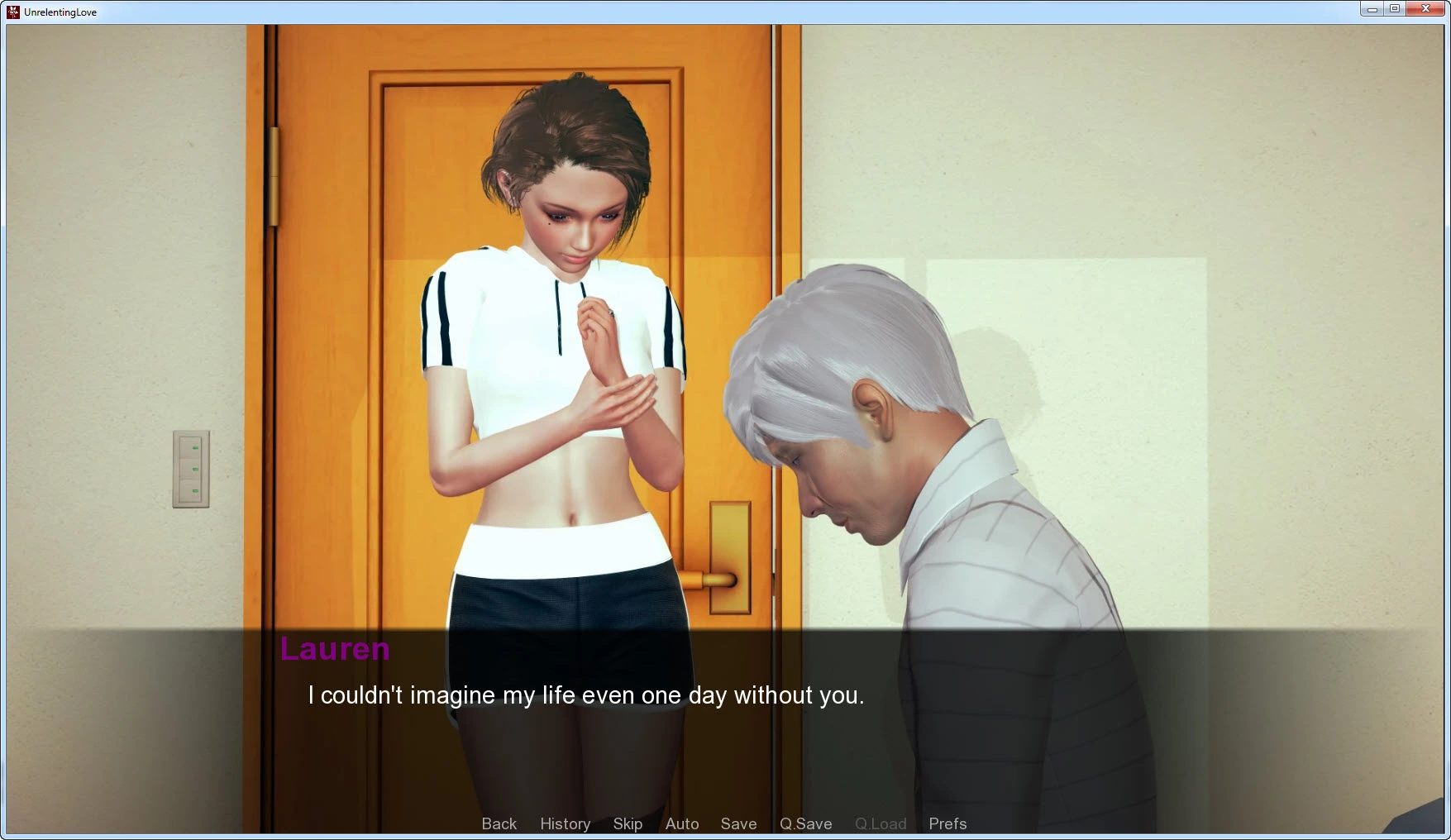This screenshot has width=1451, height=840.
Task: Close the UnrelentingLove window
Action: coord(1425,9)
